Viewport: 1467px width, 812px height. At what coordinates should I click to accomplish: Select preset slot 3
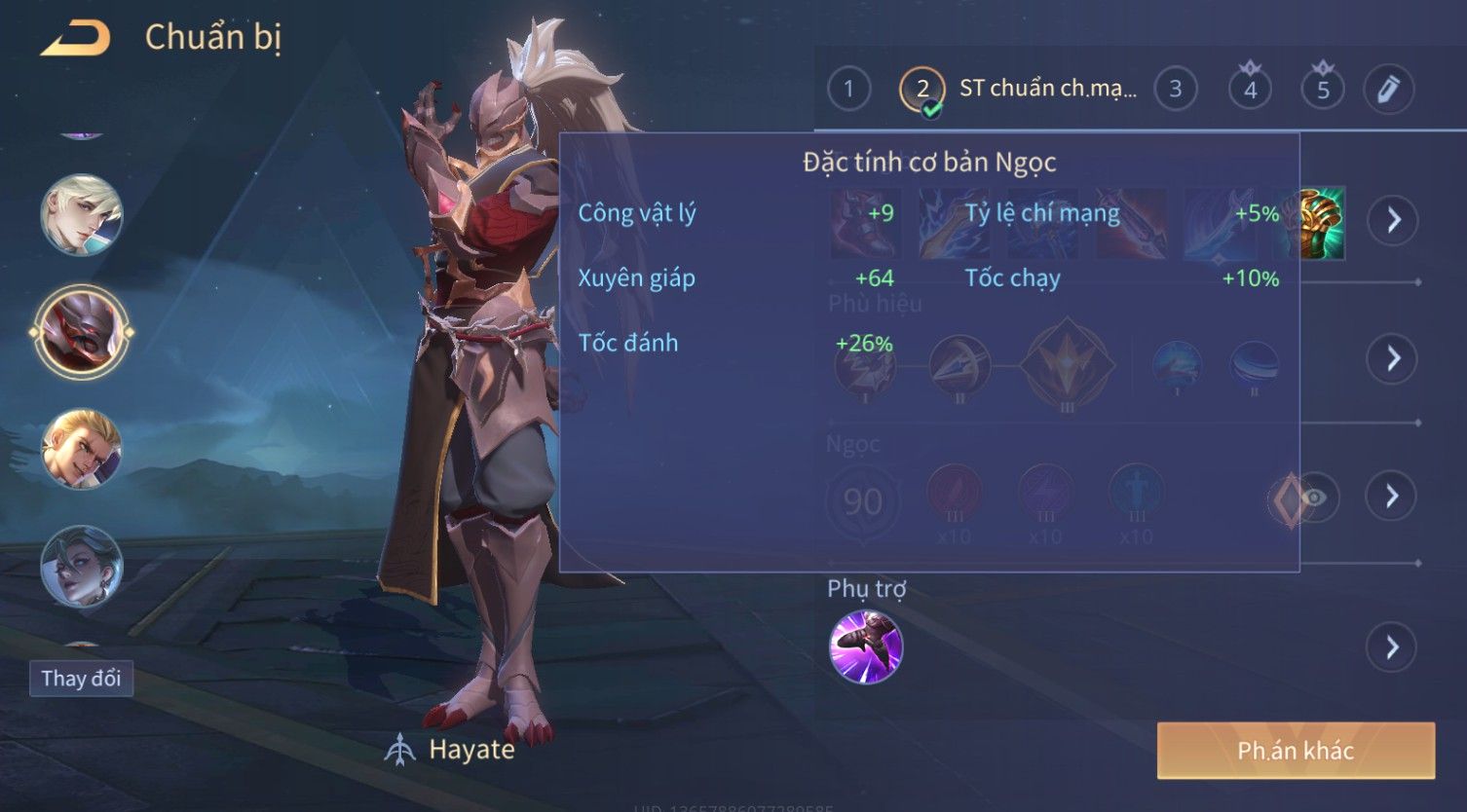click(1175, 90)
